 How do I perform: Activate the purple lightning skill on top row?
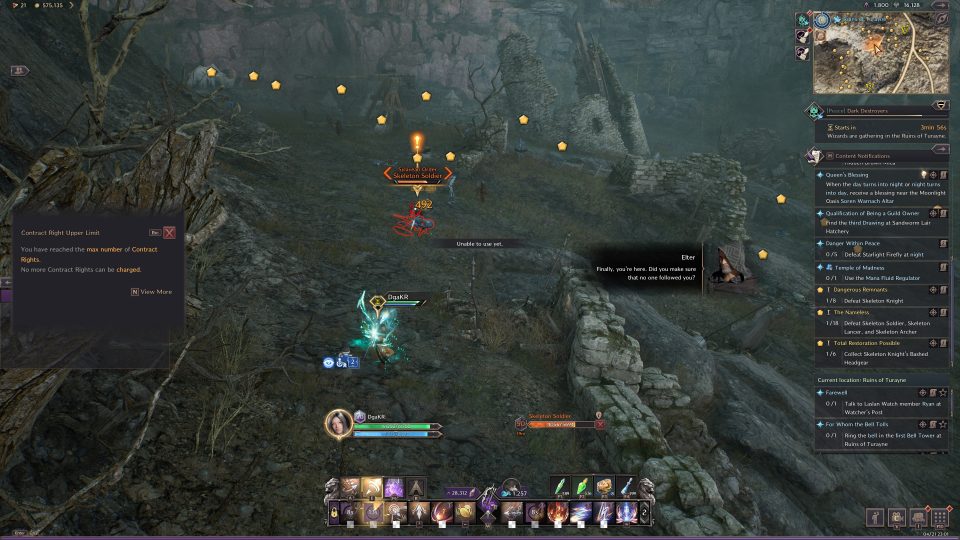click(x=394, y=488)
